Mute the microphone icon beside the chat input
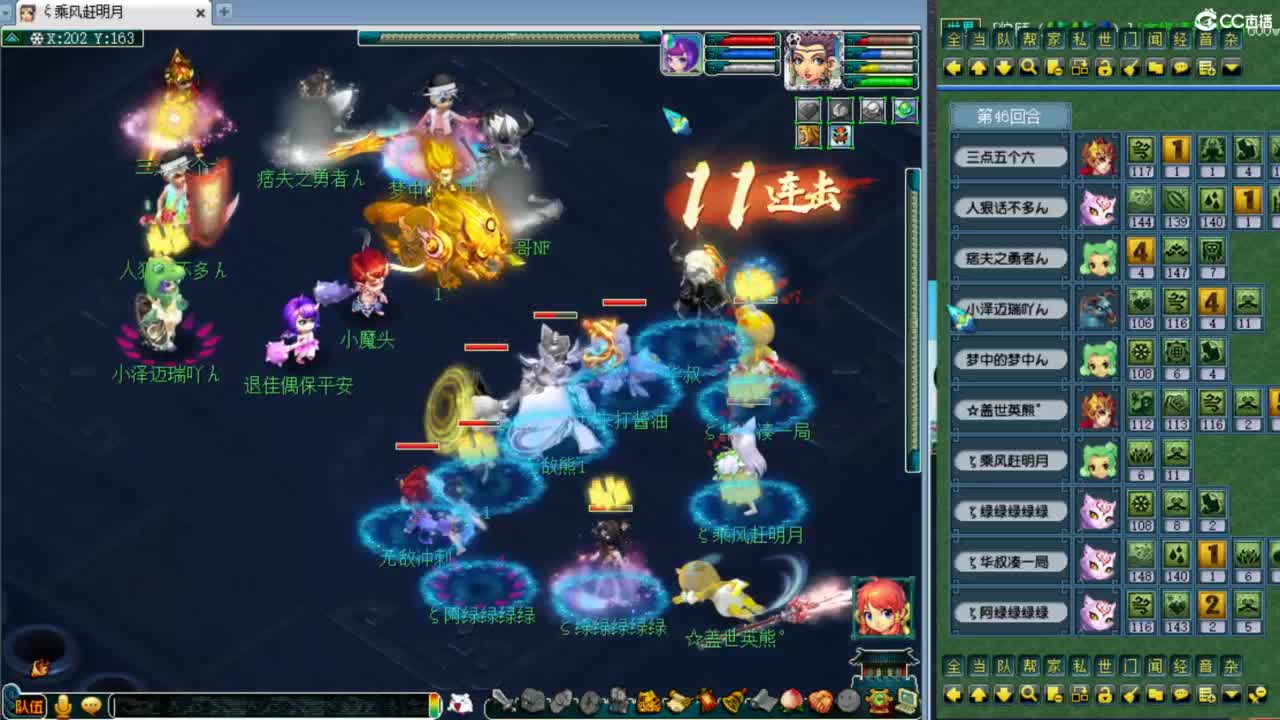Viewport: 1280px width, 720px height. [x=63, y=706]
